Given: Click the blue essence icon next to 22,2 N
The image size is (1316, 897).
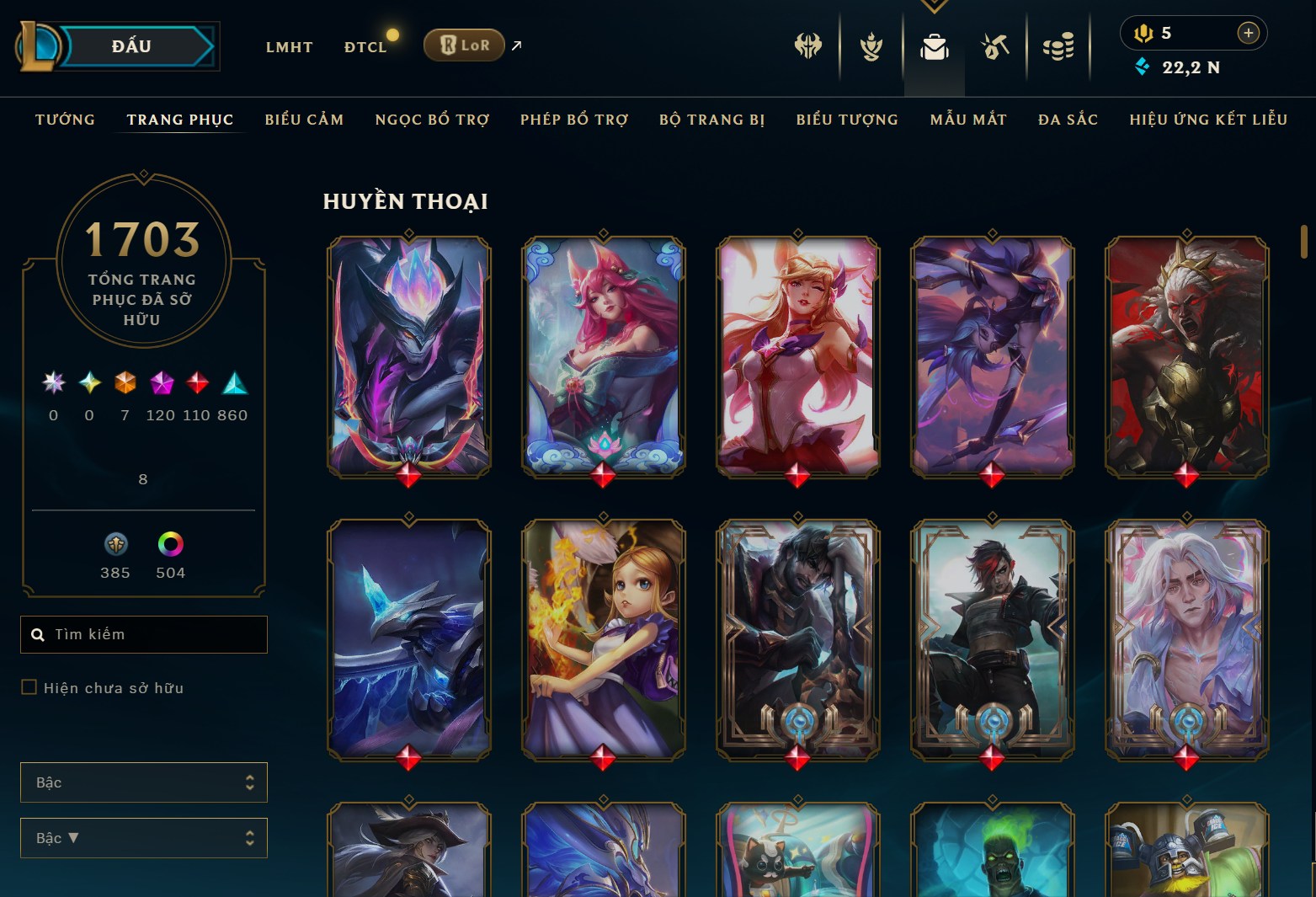Looking at the screenshot, I should click(x=1143, y=67).
